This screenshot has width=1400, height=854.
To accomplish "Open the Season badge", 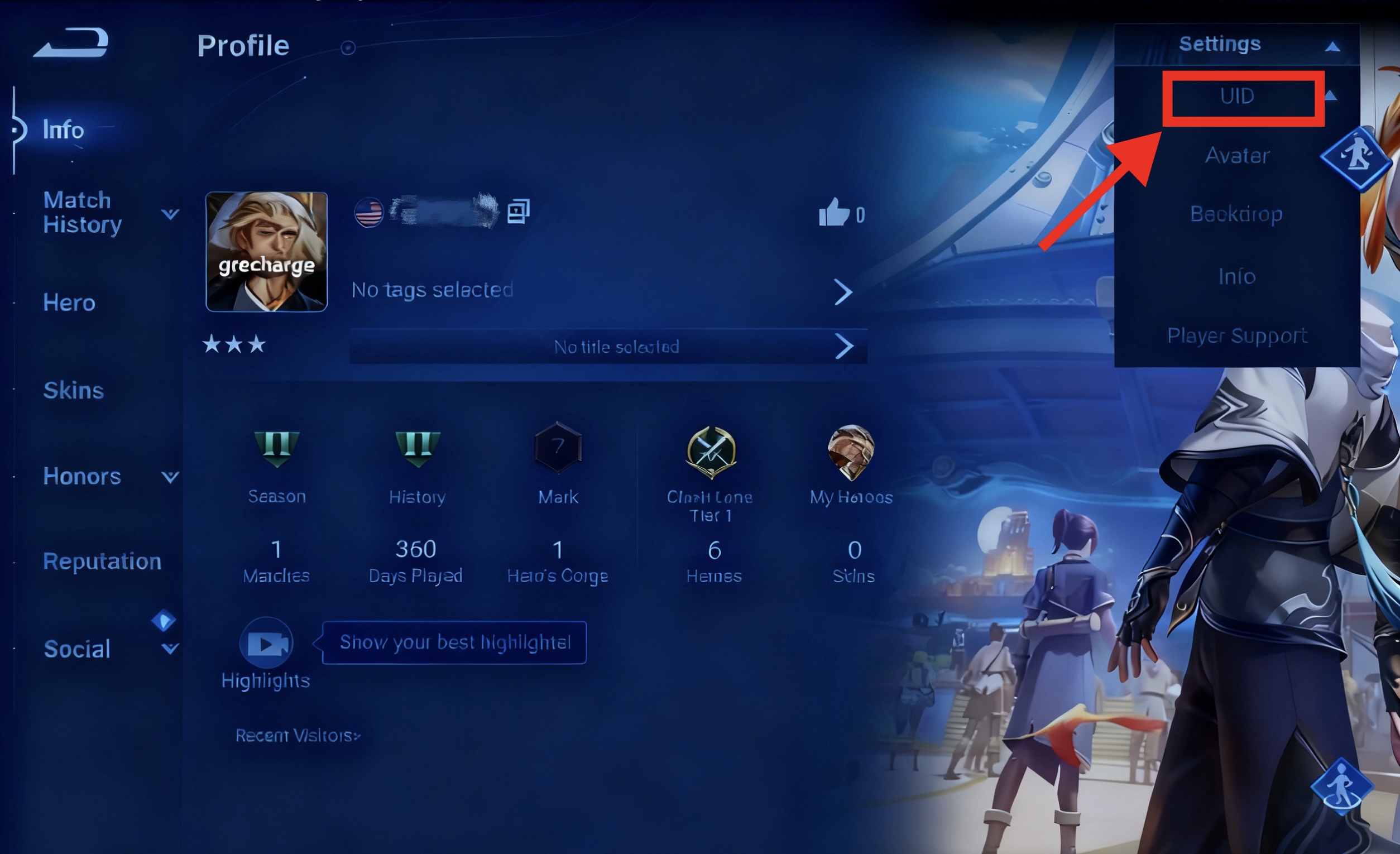I will [x=276, y=449].
